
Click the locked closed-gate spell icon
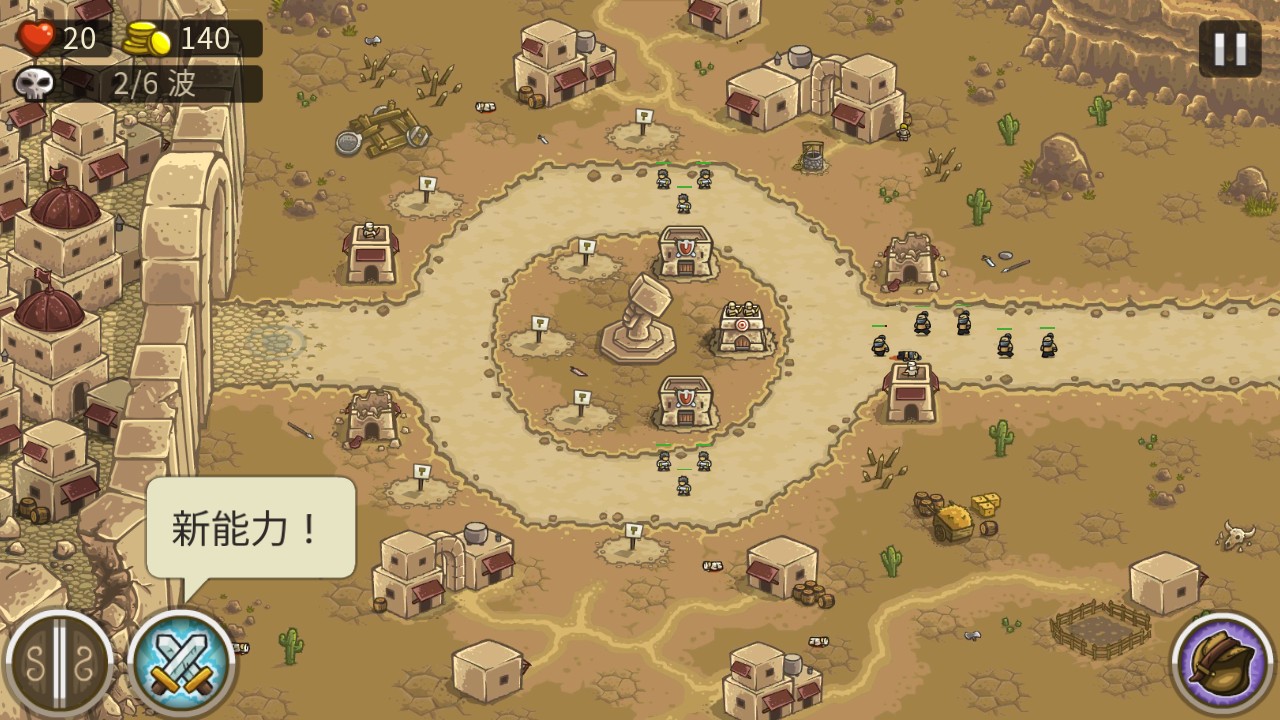(58, 664)
